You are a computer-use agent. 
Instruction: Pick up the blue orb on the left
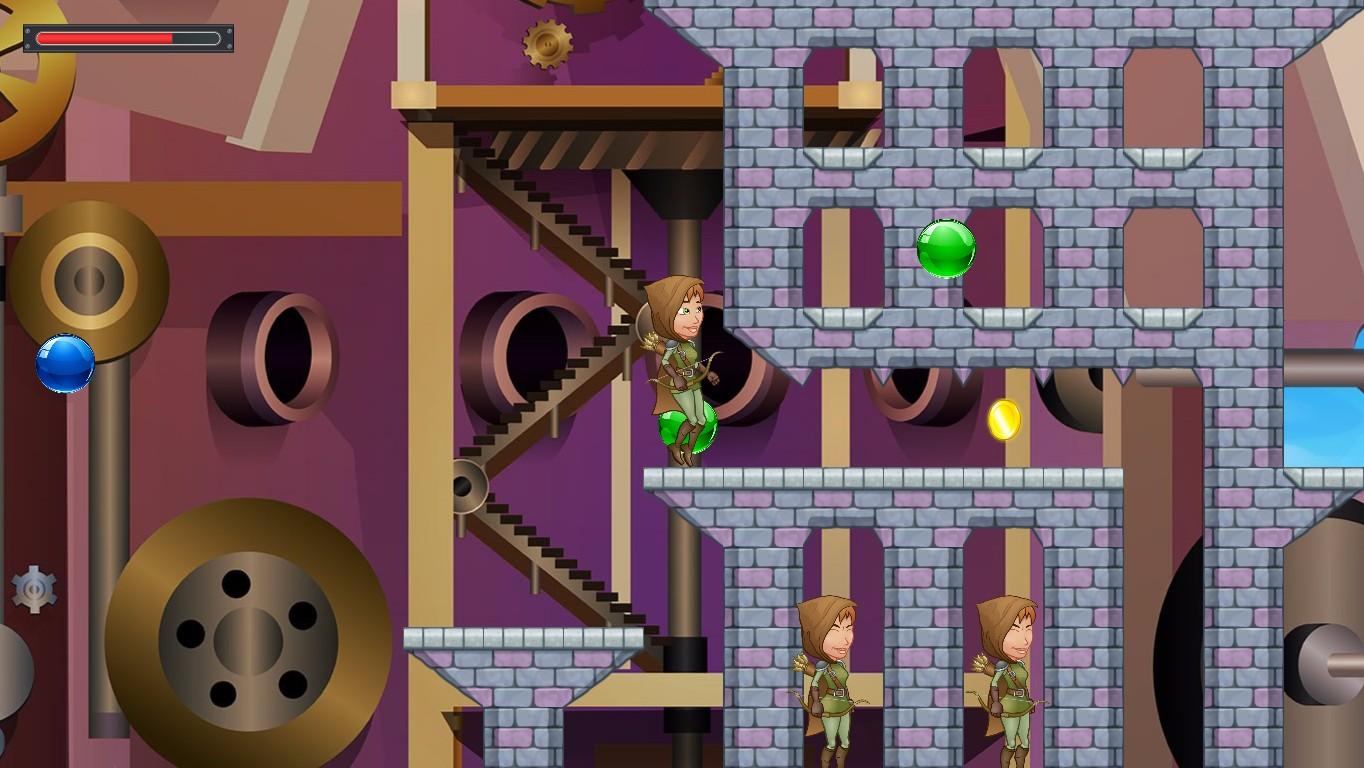[62, 362]
